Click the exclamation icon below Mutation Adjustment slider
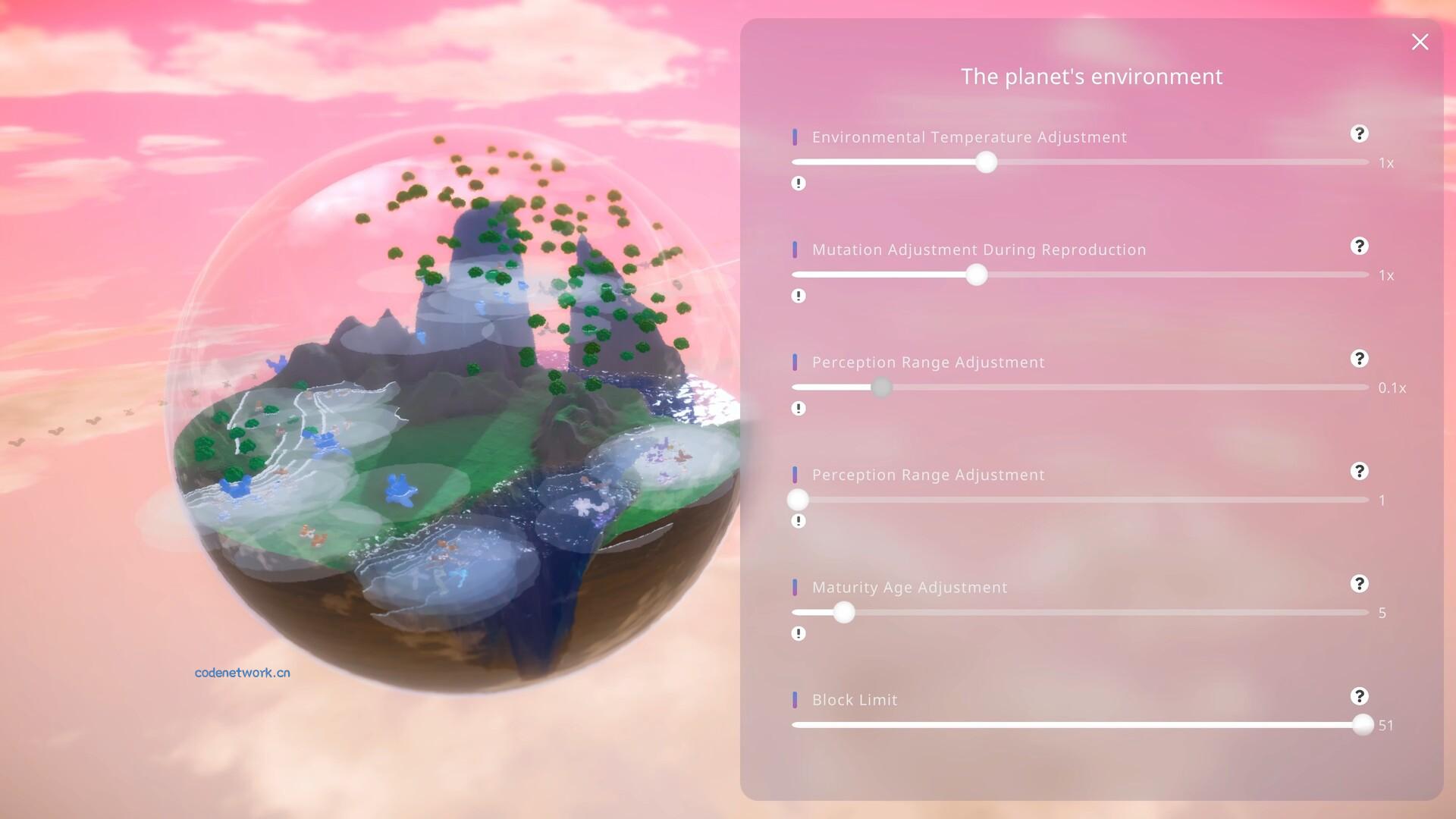Viewport: 1456px width, 819px height. coord(798,296)
